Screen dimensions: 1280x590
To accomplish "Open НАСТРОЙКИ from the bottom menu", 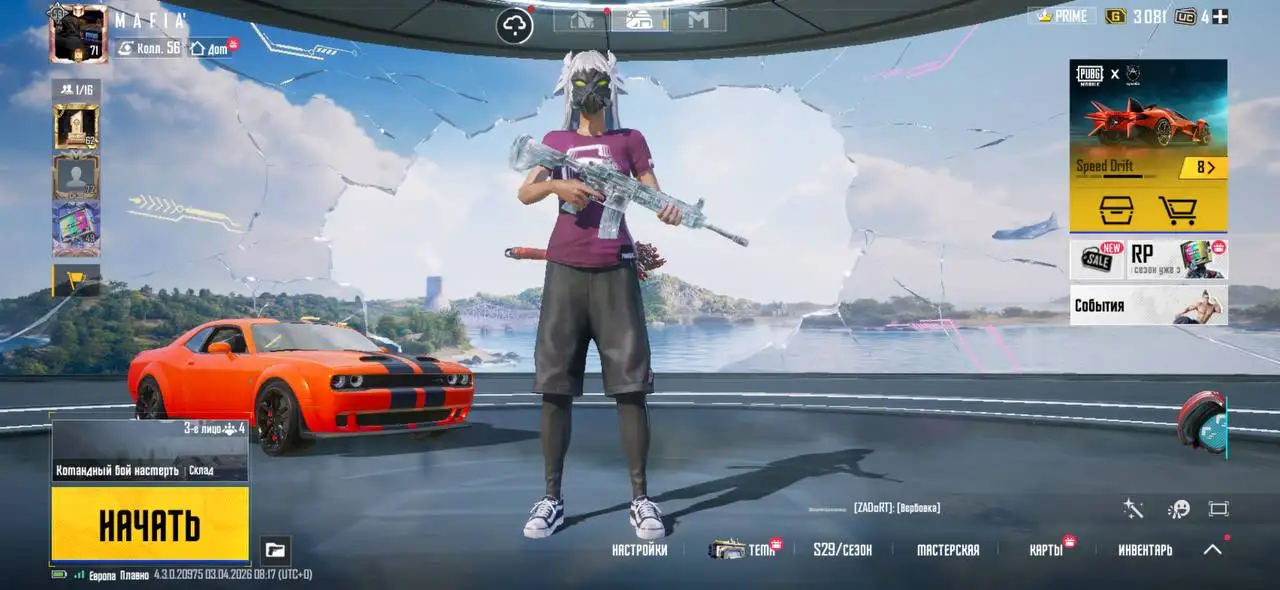I will (639, 550).
